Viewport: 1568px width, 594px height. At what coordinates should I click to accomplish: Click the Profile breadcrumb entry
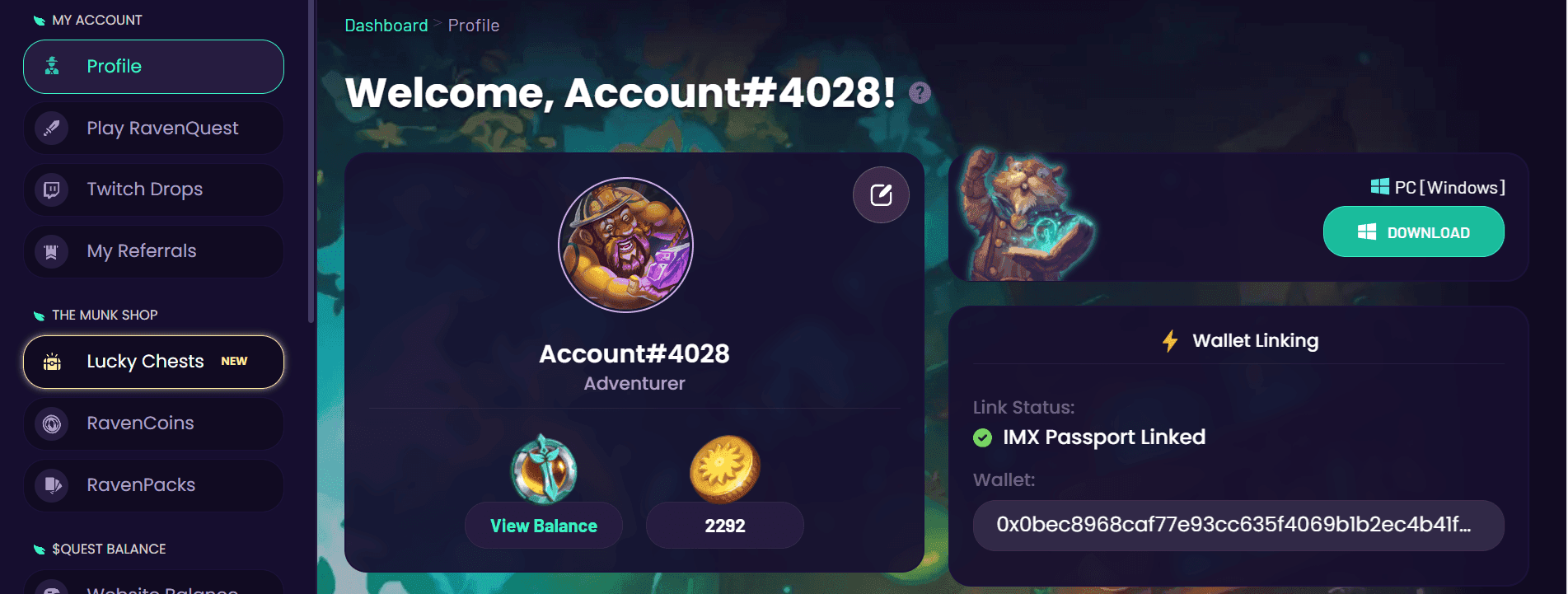[473, 26]
